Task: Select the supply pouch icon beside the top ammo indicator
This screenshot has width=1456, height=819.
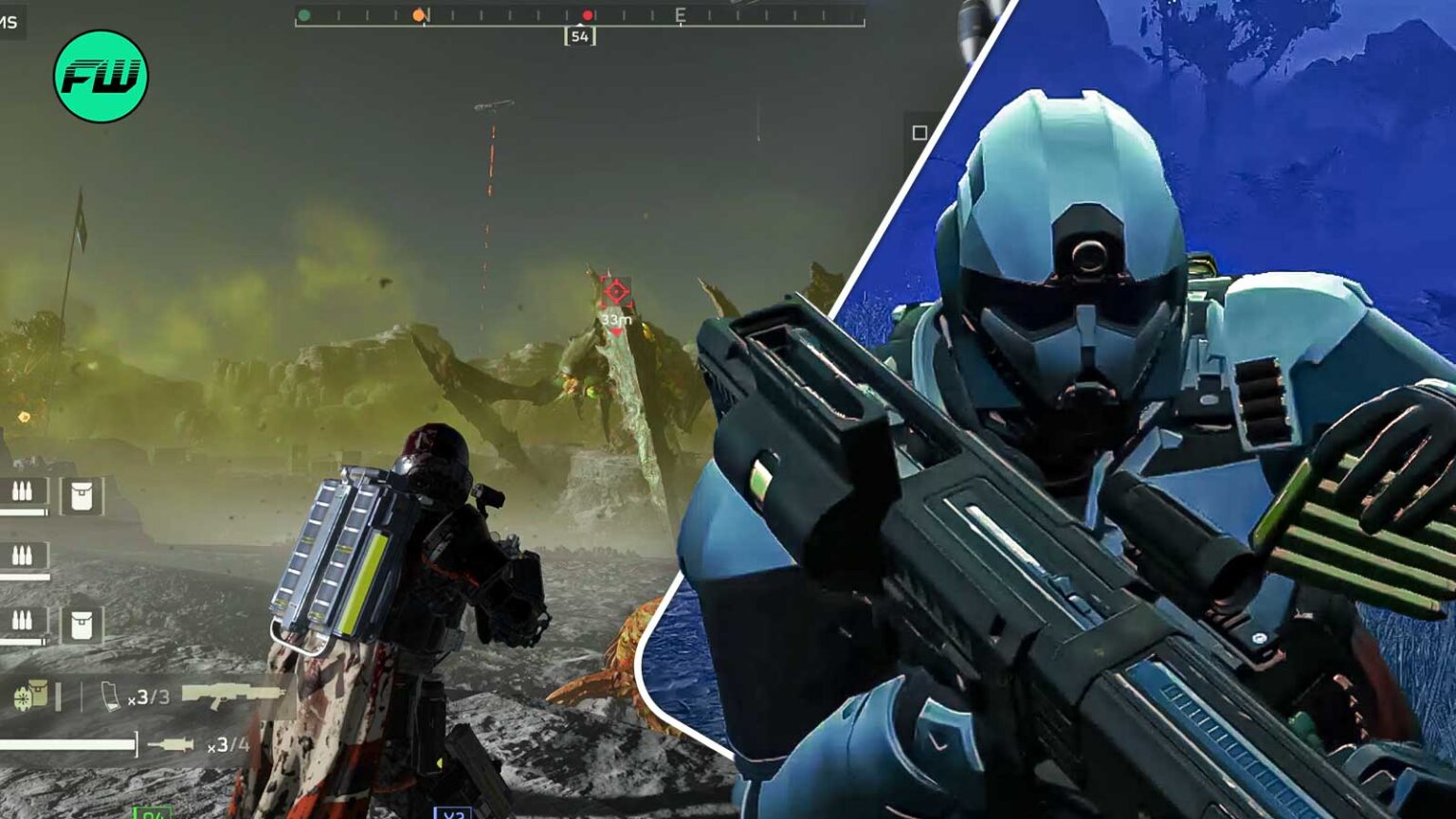Action: 82,495
